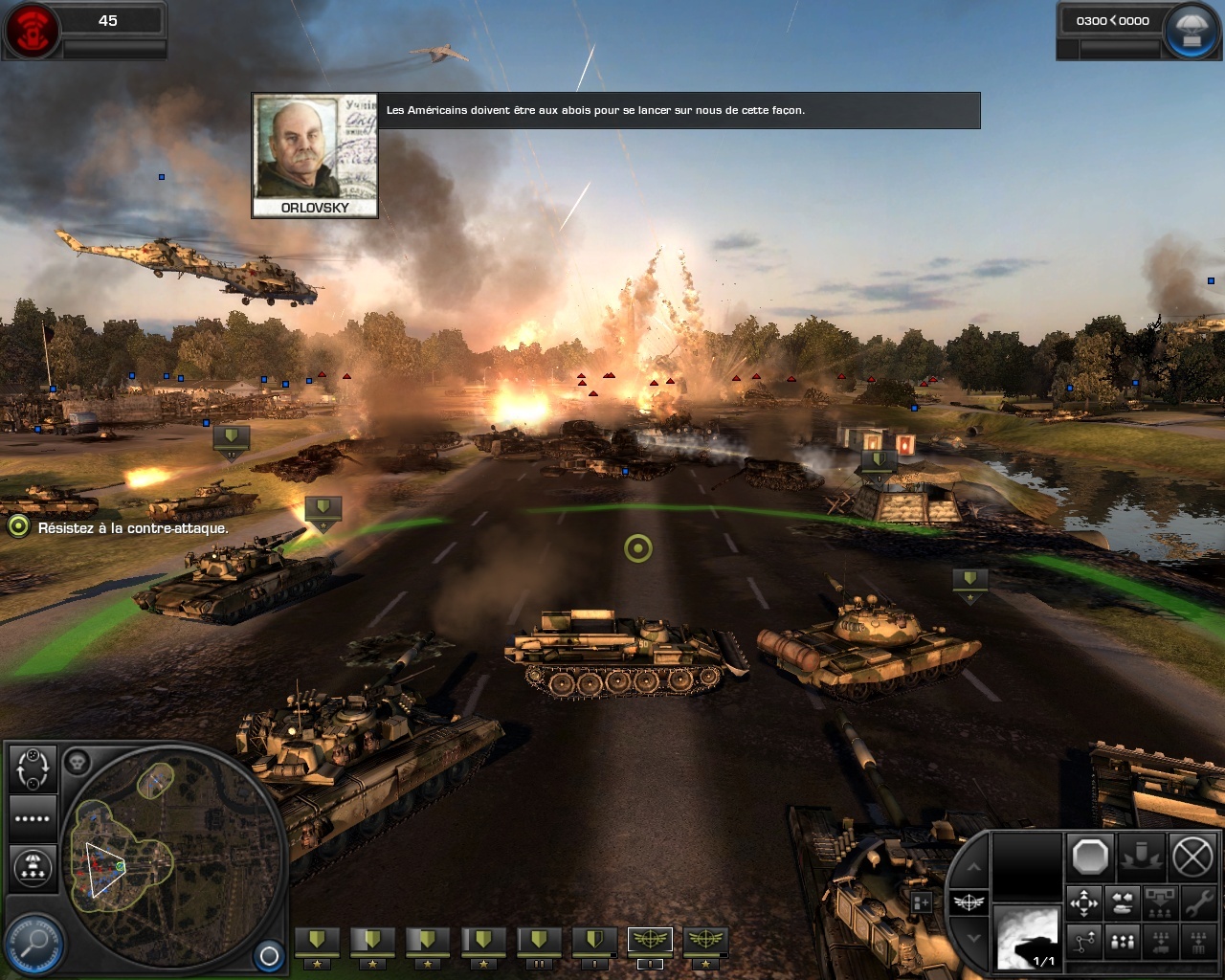Set a waypoint path for the unit

1084,942
